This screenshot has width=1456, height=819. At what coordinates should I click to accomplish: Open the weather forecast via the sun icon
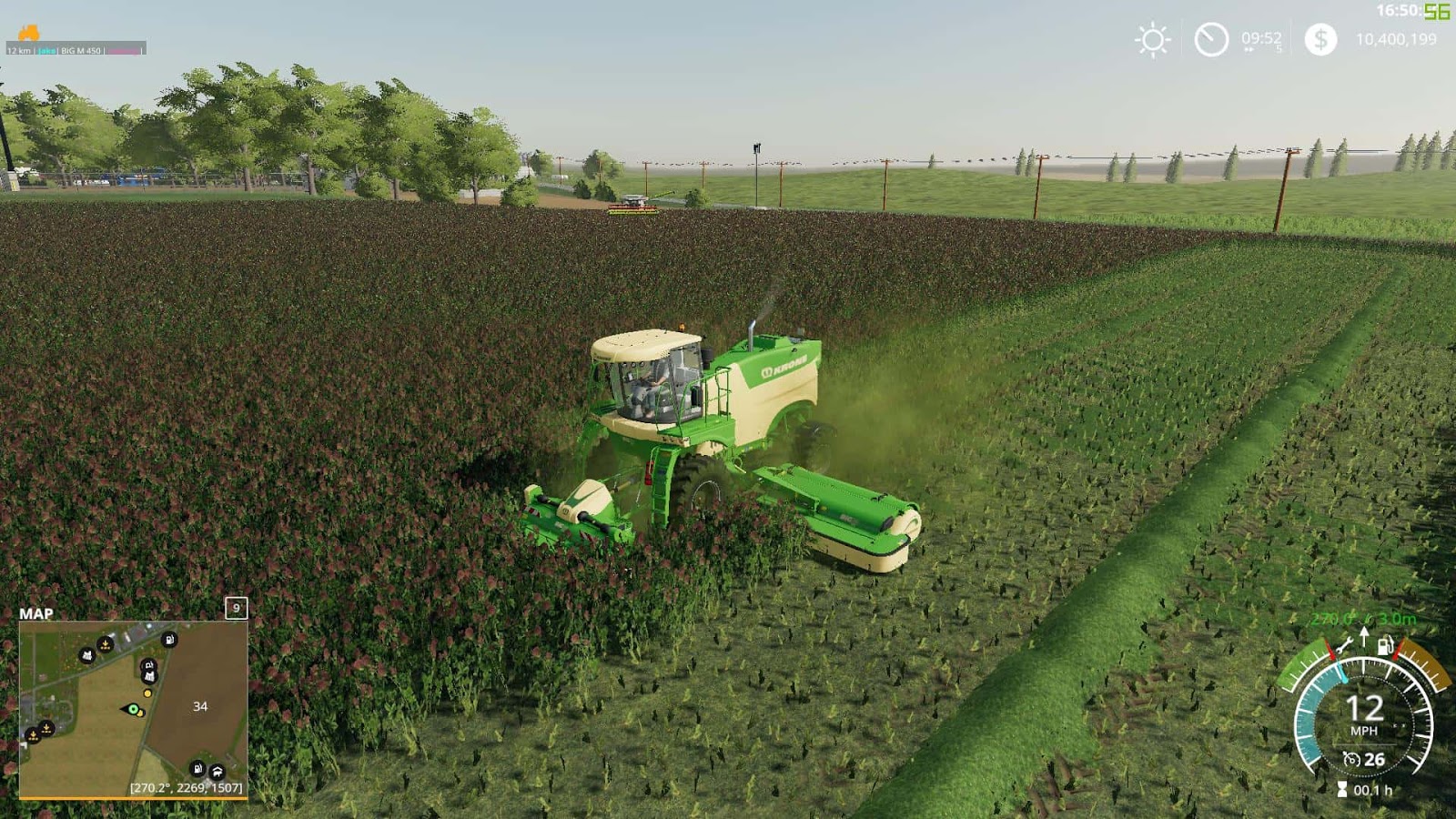point(1150,40)
